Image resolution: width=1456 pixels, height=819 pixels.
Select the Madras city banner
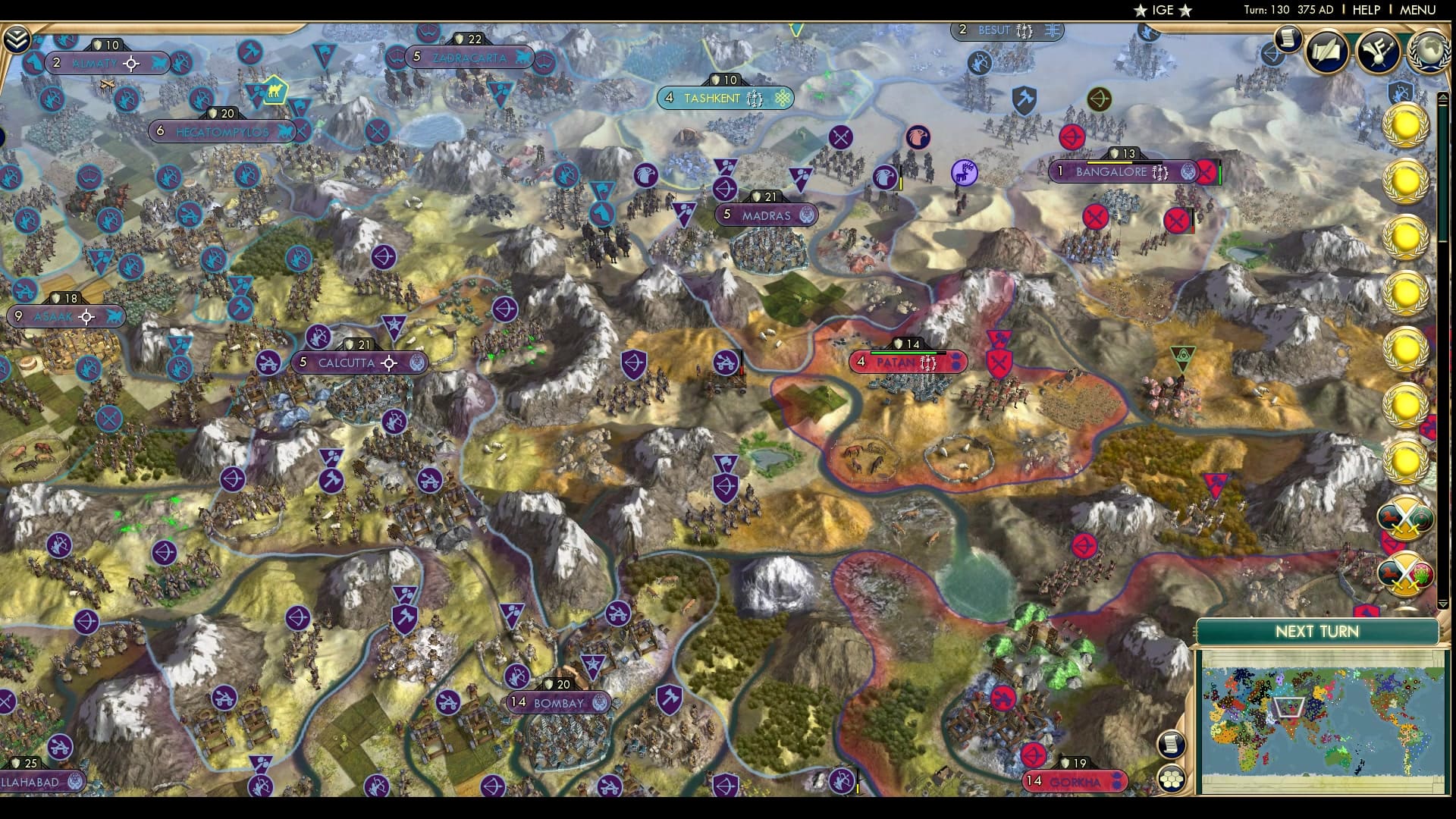766,215
